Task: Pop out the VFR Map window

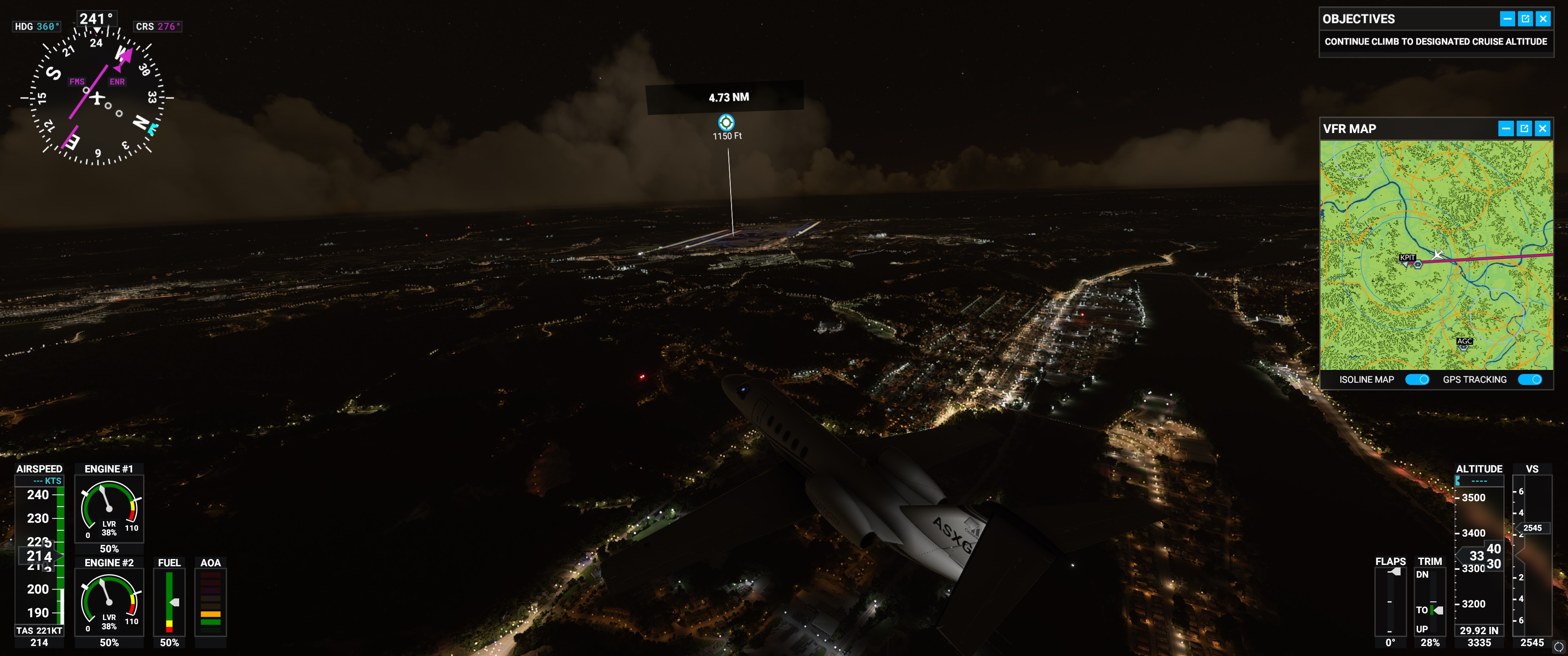Action: coord(1524,128)
